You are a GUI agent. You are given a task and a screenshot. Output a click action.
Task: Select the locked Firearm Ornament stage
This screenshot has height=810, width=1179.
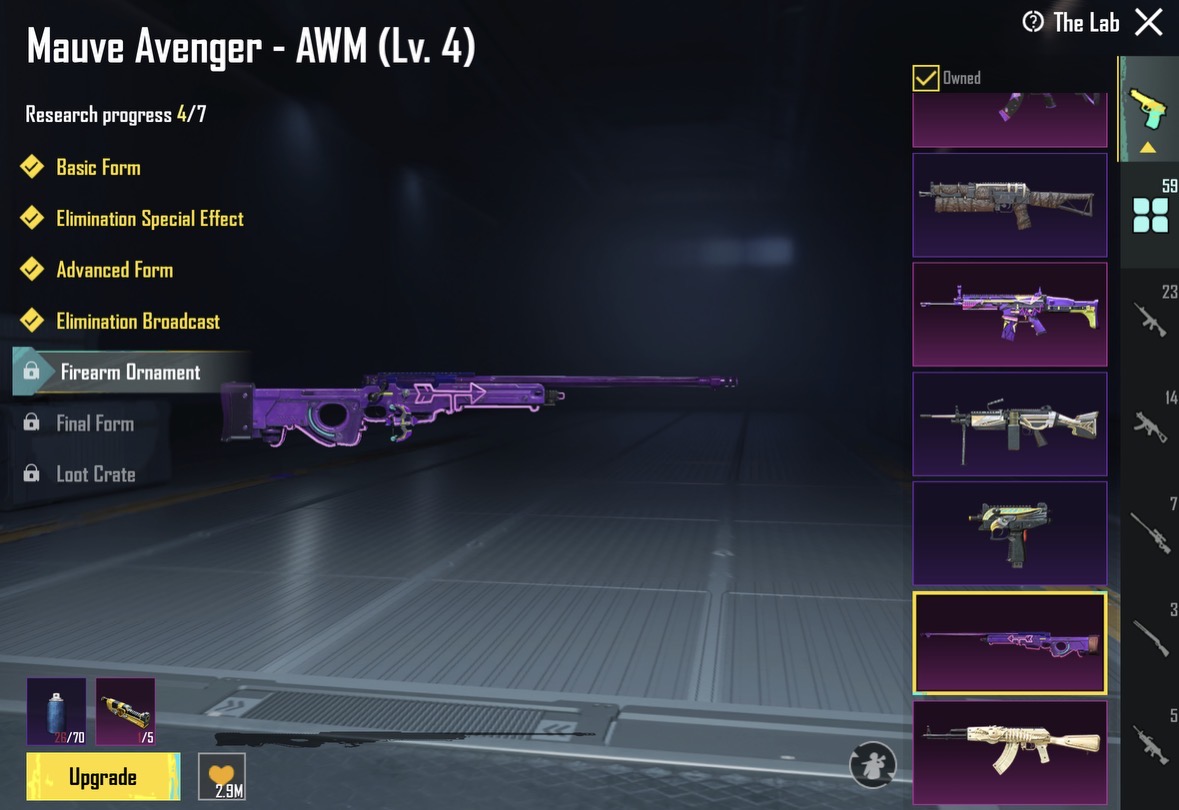coord(130,372)
